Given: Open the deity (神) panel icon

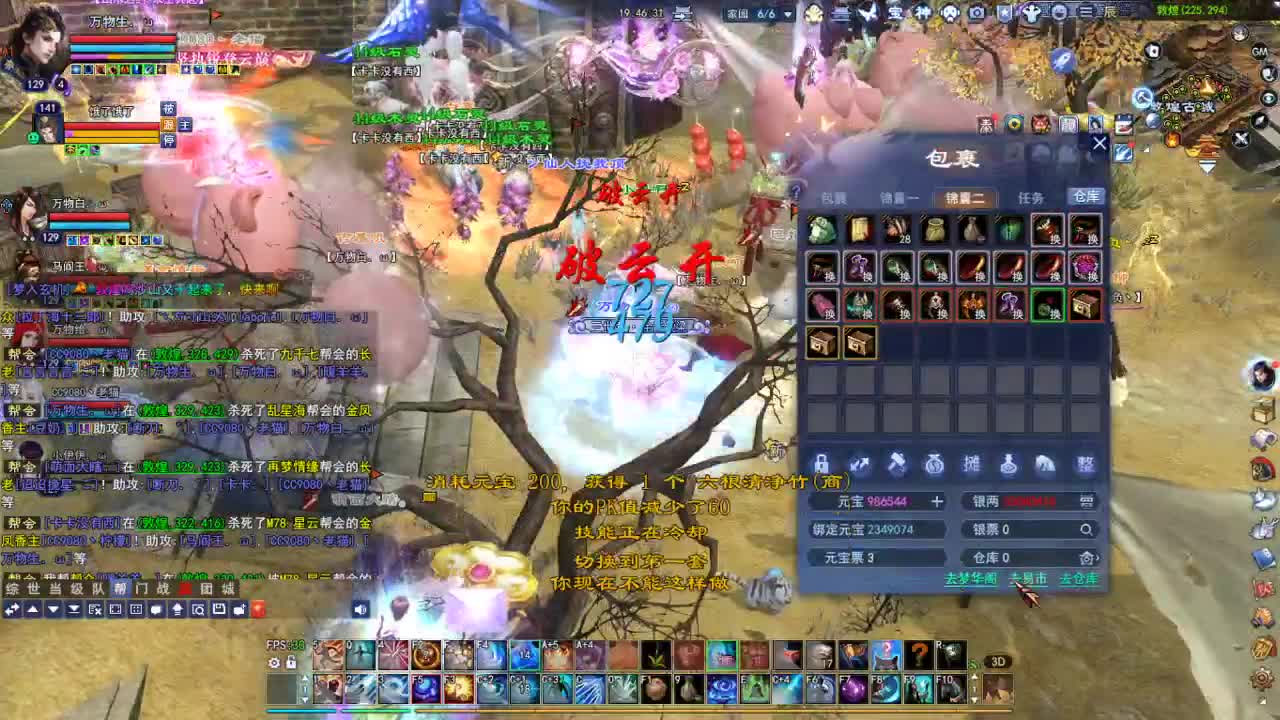Looking at the screenshot, I should click(x=922, y=12).
